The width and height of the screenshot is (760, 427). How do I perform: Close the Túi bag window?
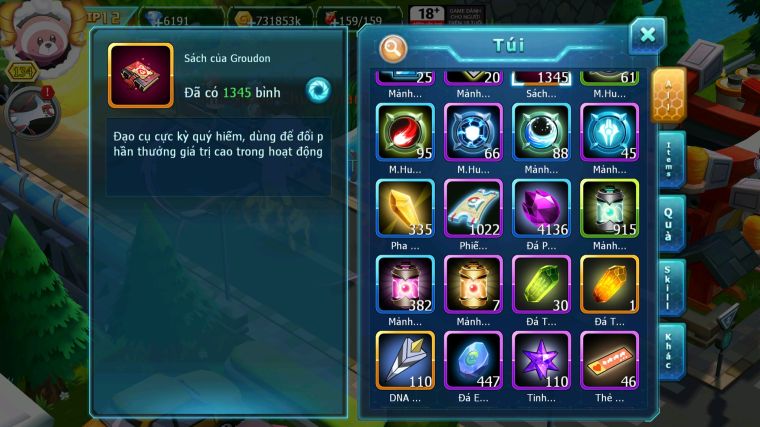point(647,36)
